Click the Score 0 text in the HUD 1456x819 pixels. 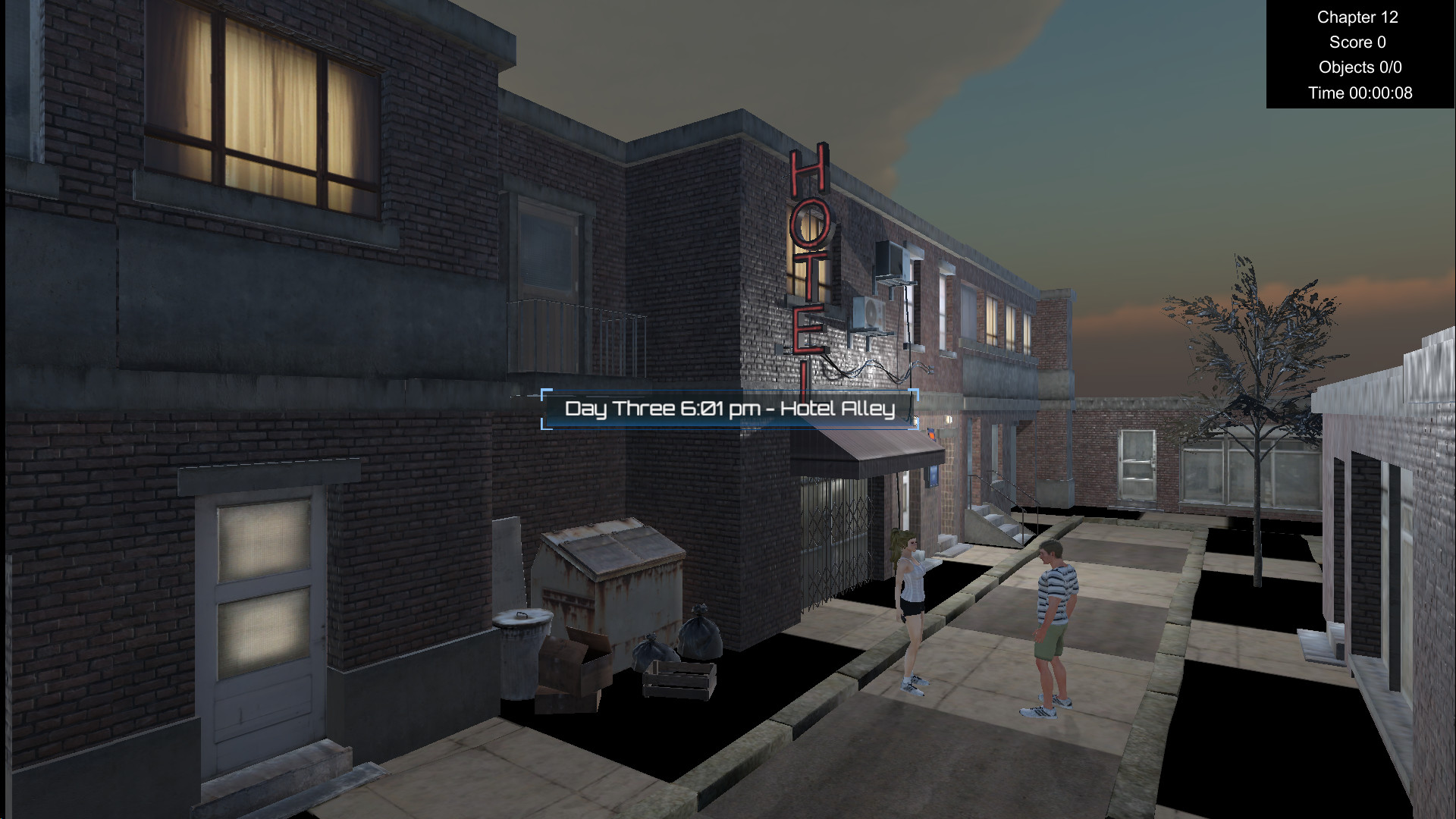click(x=1359, y=42)
